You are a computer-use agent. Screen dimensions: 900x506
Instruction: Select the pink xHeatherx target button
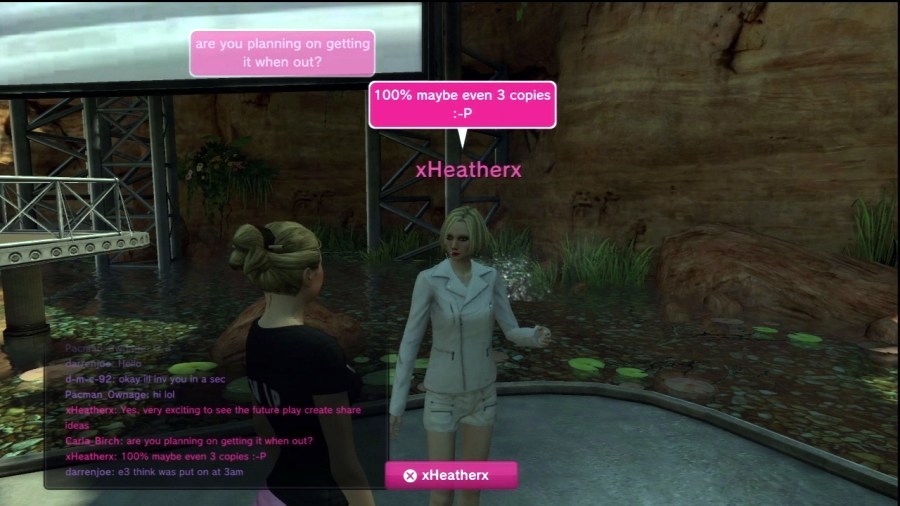[451, 475]
